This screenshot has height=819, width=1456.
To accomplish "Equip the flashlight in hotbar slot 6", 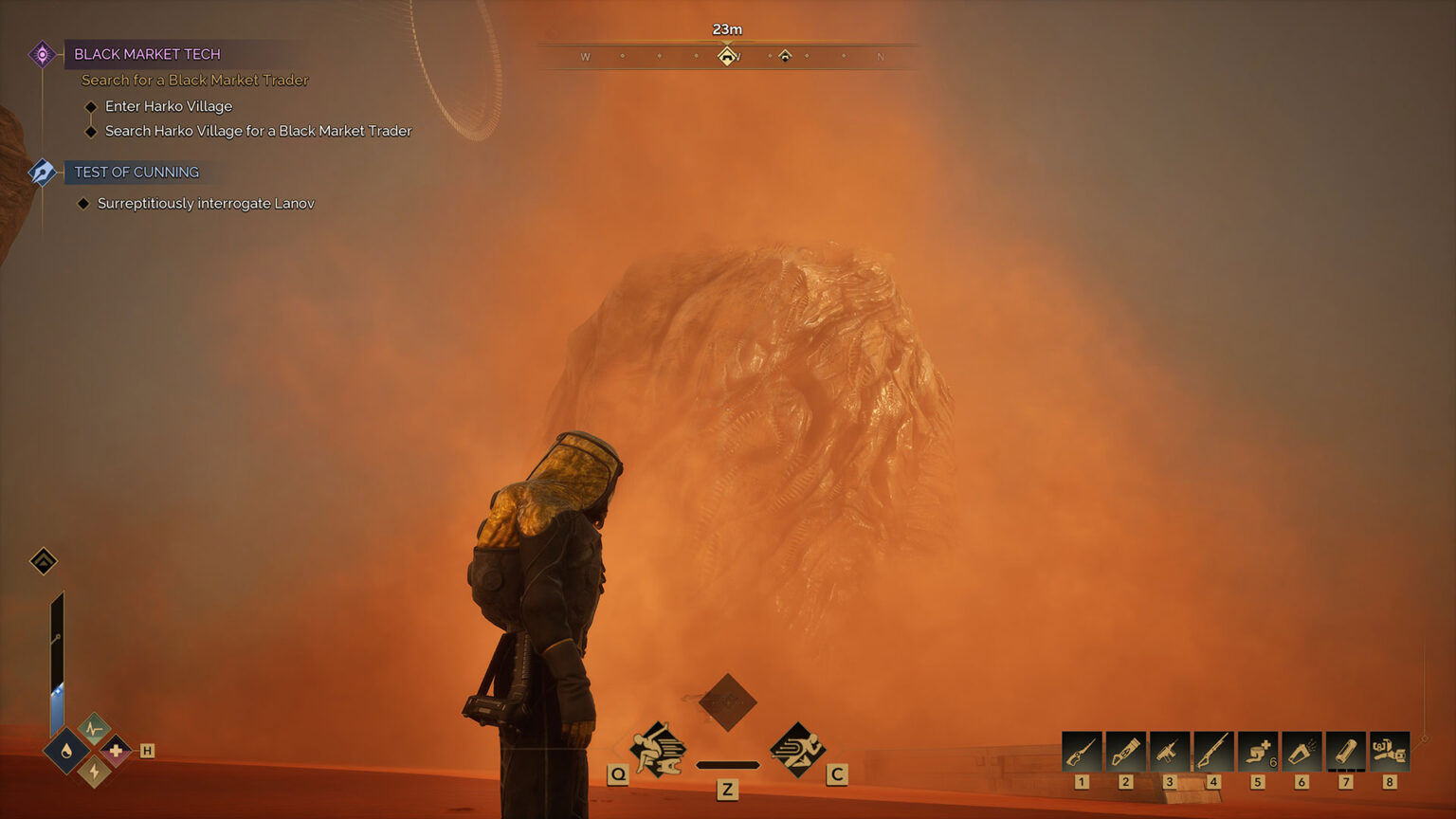I will (x=1301, y=752).
